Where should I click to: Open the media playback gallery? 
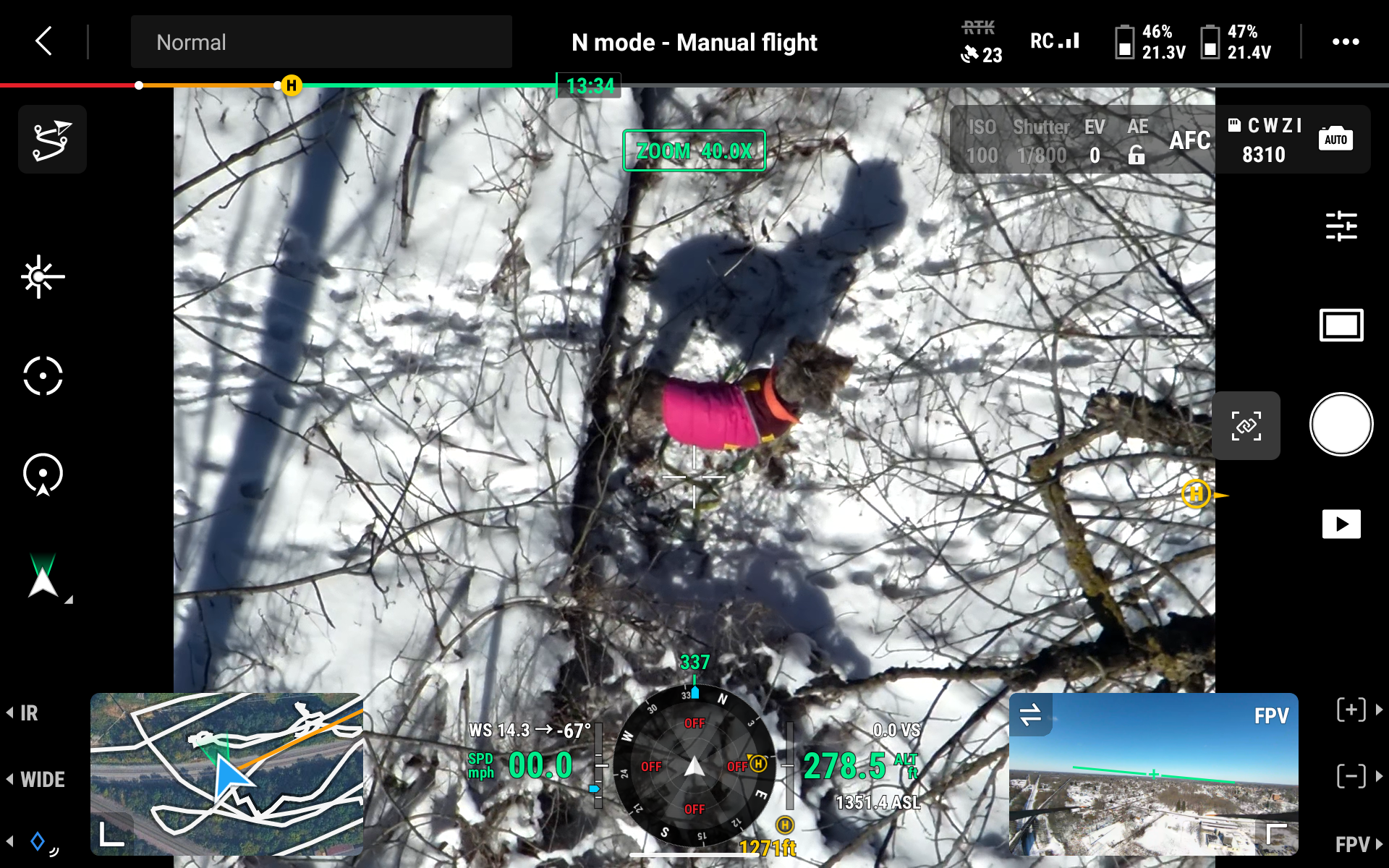(x=1341, y=524)
